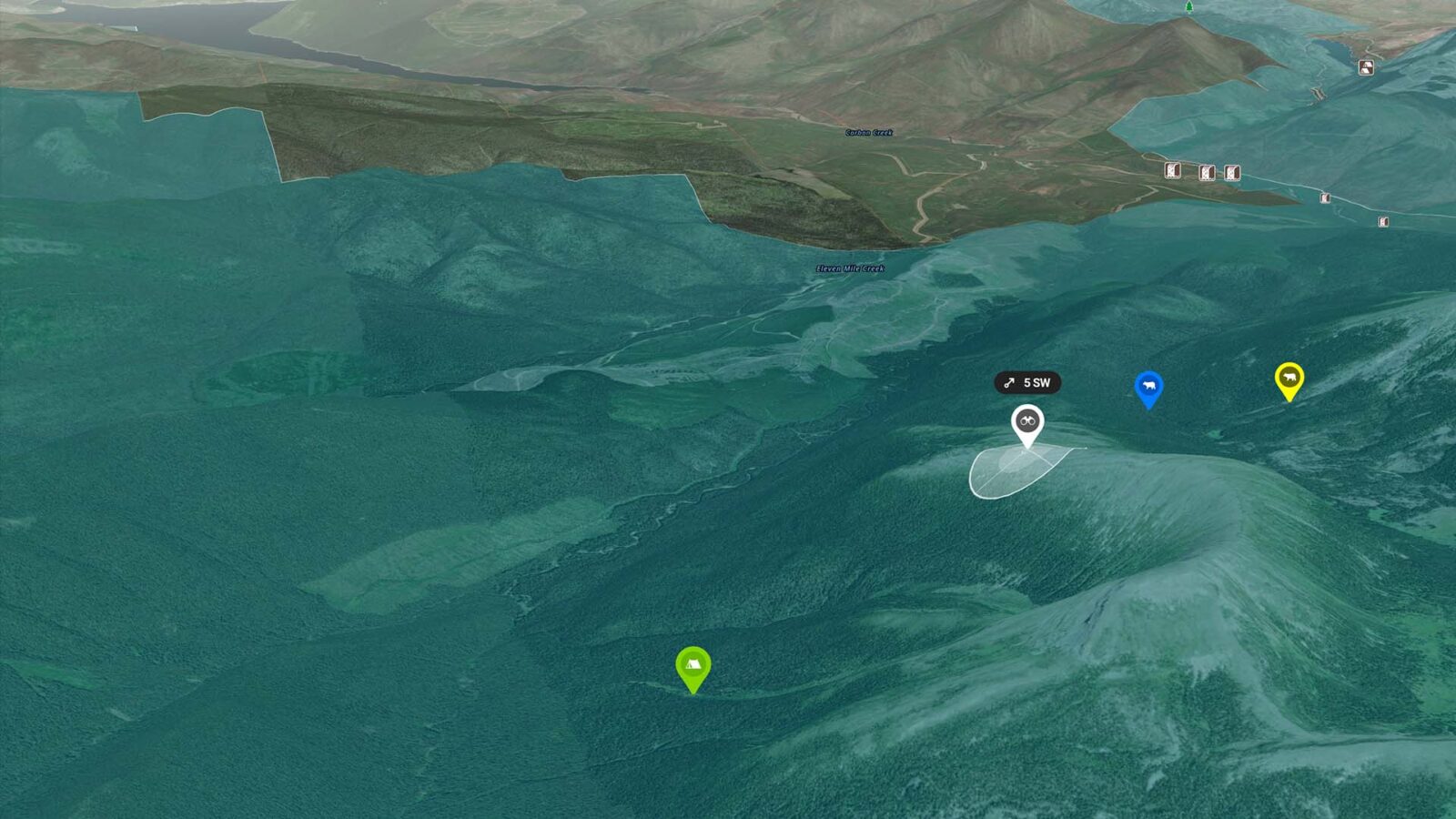Select the green tree marker
The height and width of the screenshot is (819, 1456).
1188,7
